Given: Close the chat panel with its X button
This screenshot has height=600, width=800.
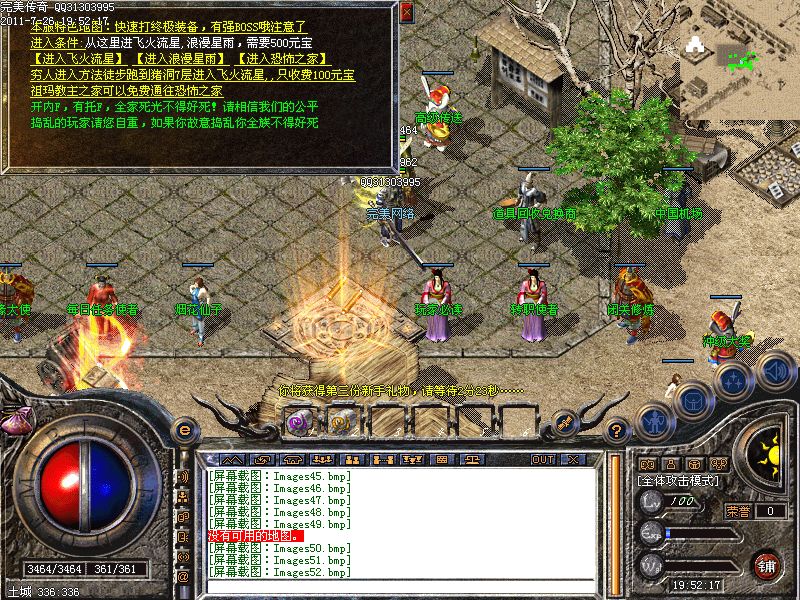Looking at the screenshot, I should (x=573, y=459).
